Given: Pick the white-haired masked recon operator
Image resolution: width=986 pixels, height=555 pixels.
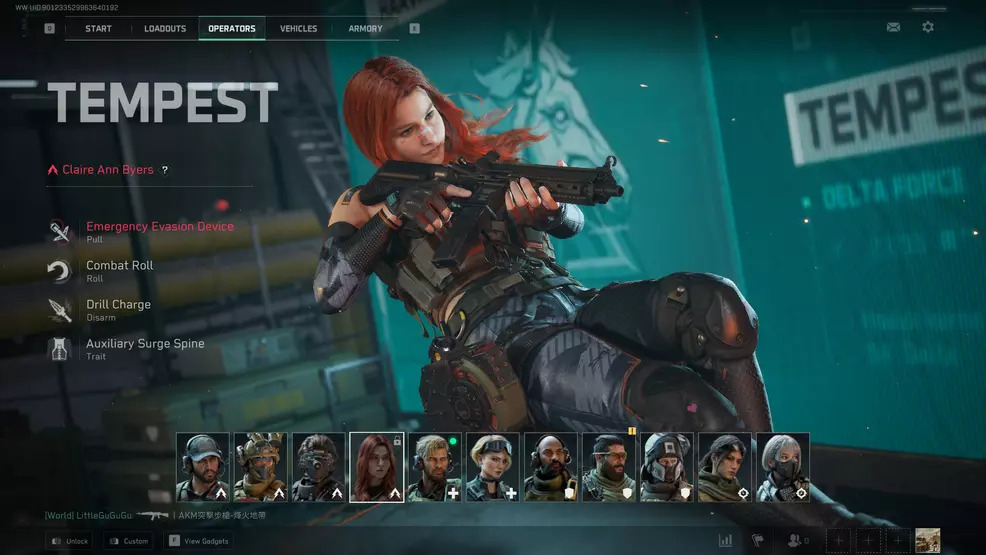Looking at the screenshot, I should 782,466.
